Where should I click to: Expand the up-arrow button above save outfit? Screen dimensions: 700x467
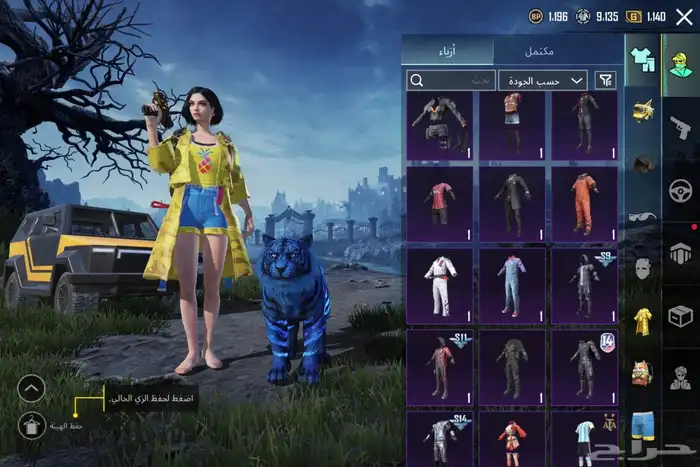32,388
